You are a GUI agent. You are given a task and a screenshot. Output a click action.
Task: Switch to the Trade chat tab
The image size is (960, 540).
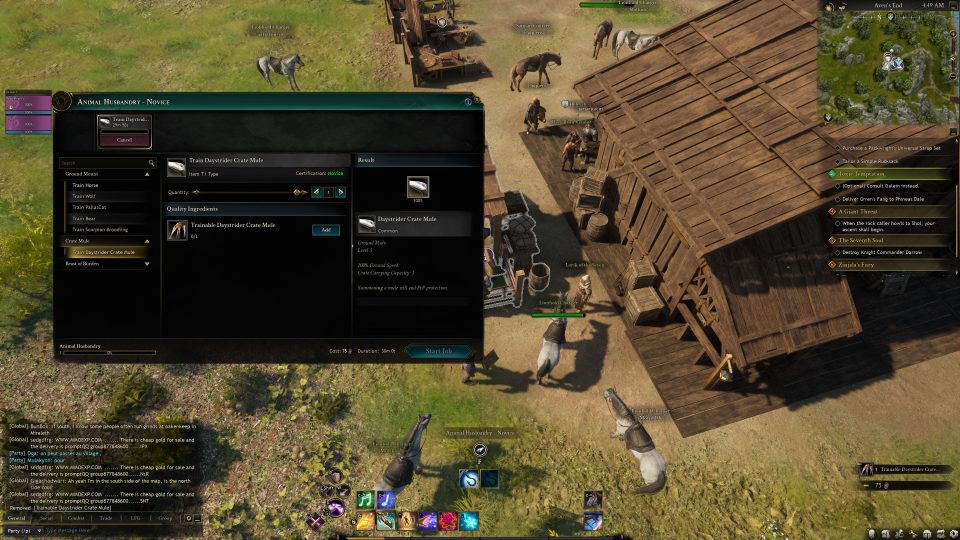click(104, 518)
